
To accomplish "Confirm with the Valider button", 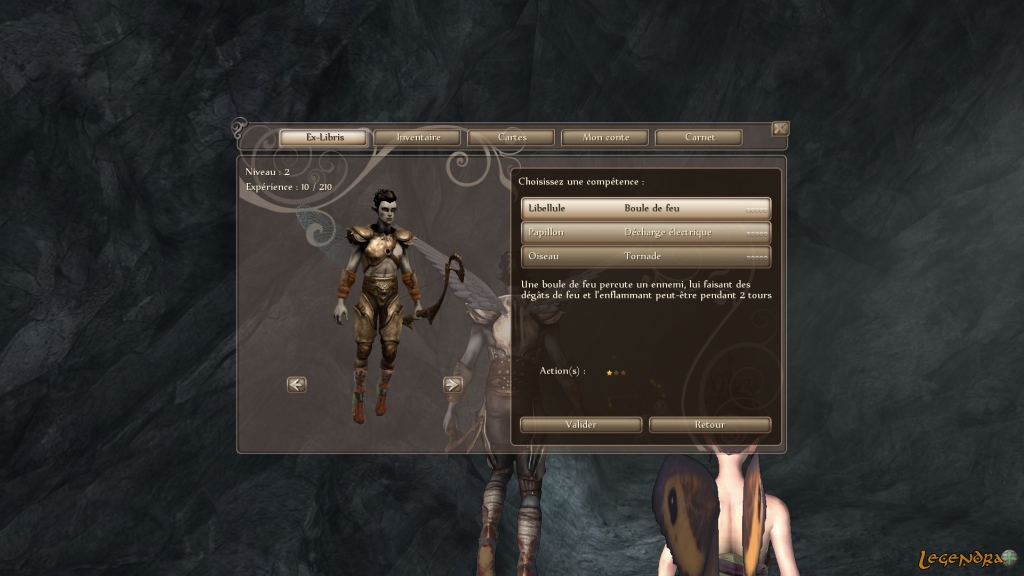I will tap(581, 425).
